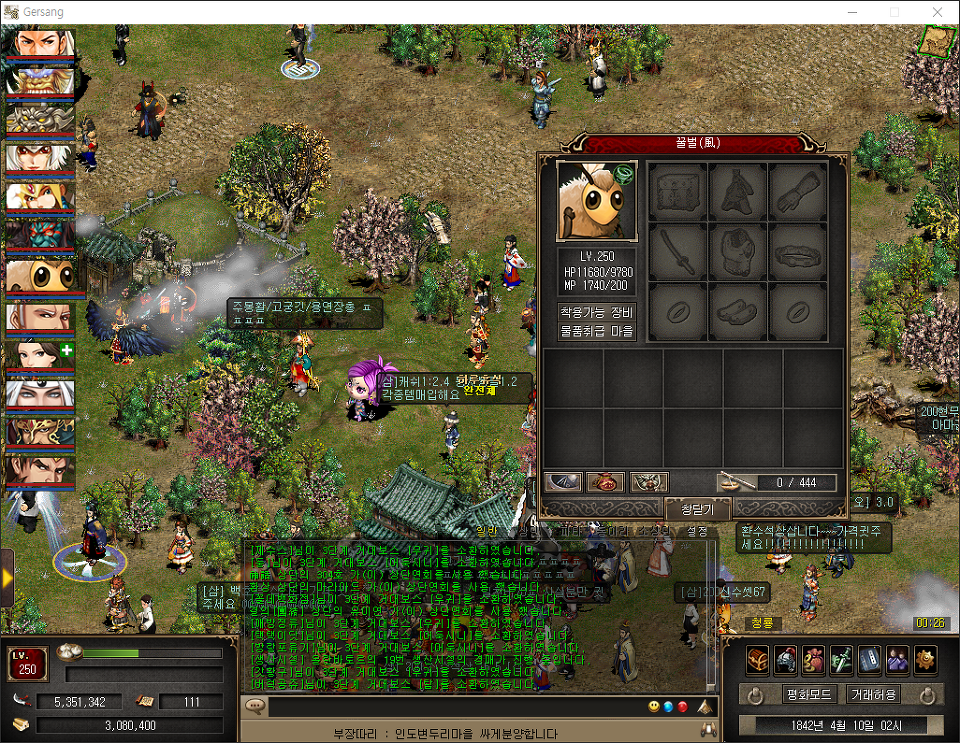
Task: Open the two-people community icon
Action: 898,659
